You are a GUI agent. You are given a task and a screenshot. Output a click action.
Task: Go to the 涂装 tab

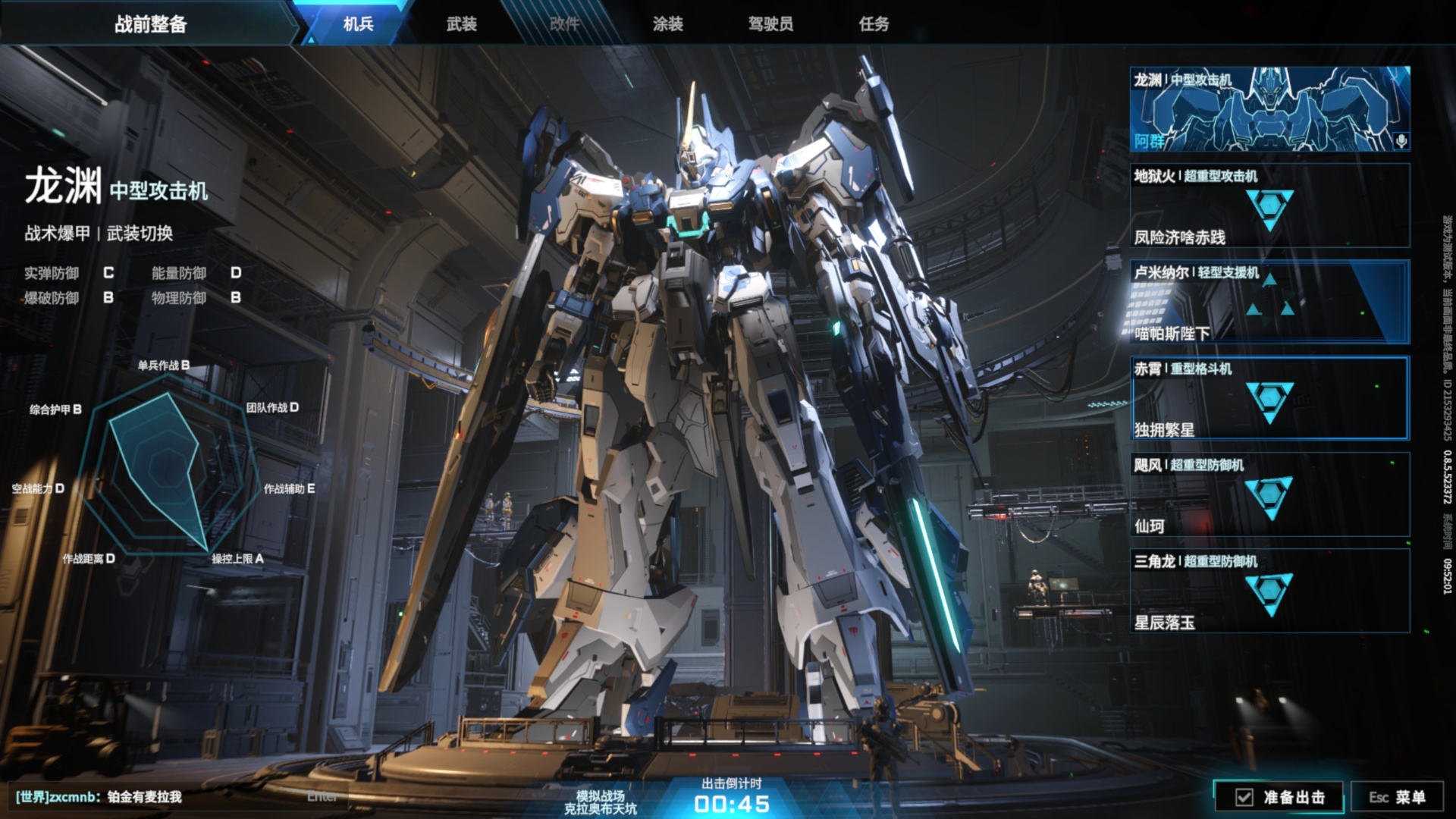click(667, 24)
